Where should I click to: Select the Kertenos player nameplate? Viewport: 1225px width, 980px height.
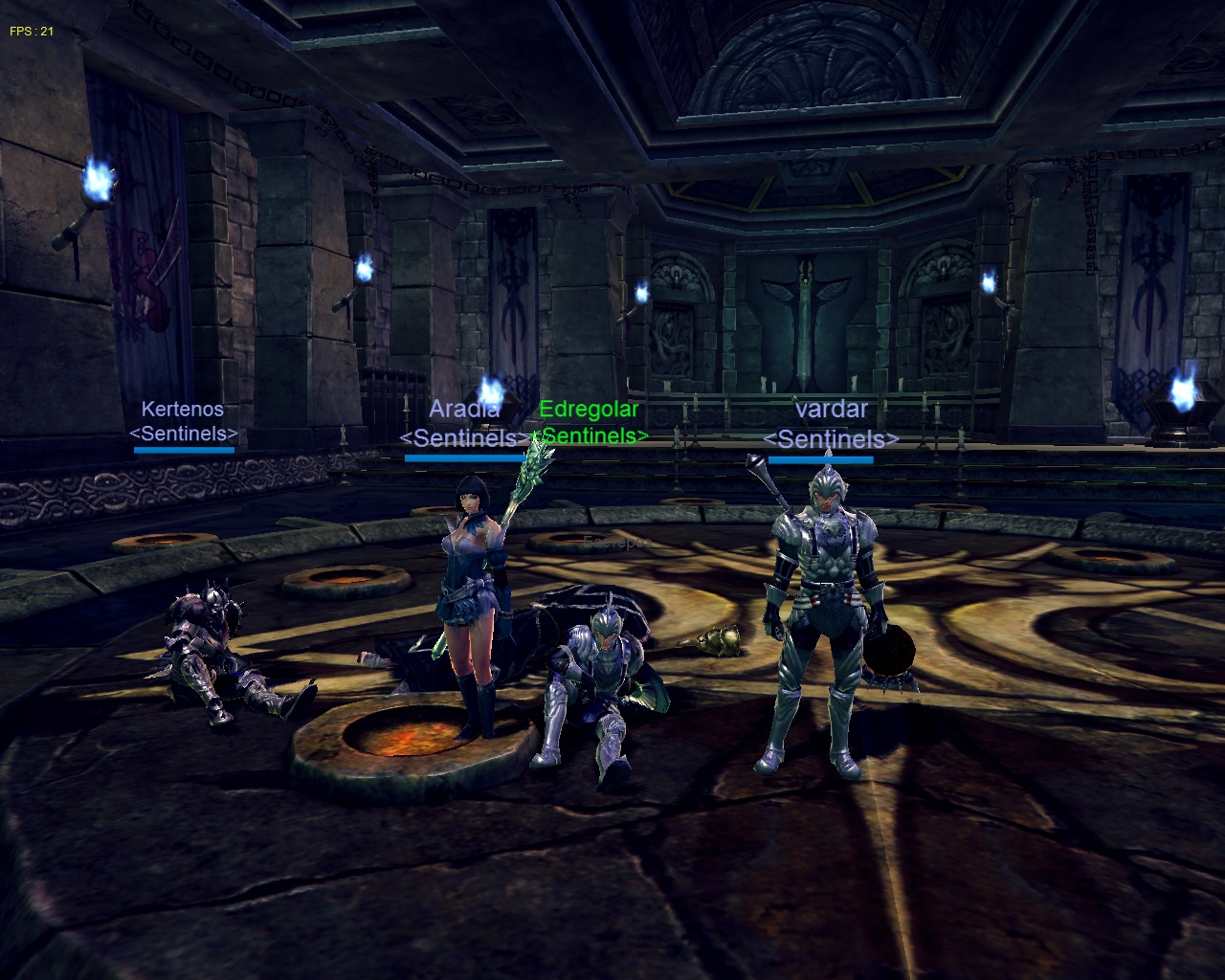pyautogui.click(x=183, y=410)
